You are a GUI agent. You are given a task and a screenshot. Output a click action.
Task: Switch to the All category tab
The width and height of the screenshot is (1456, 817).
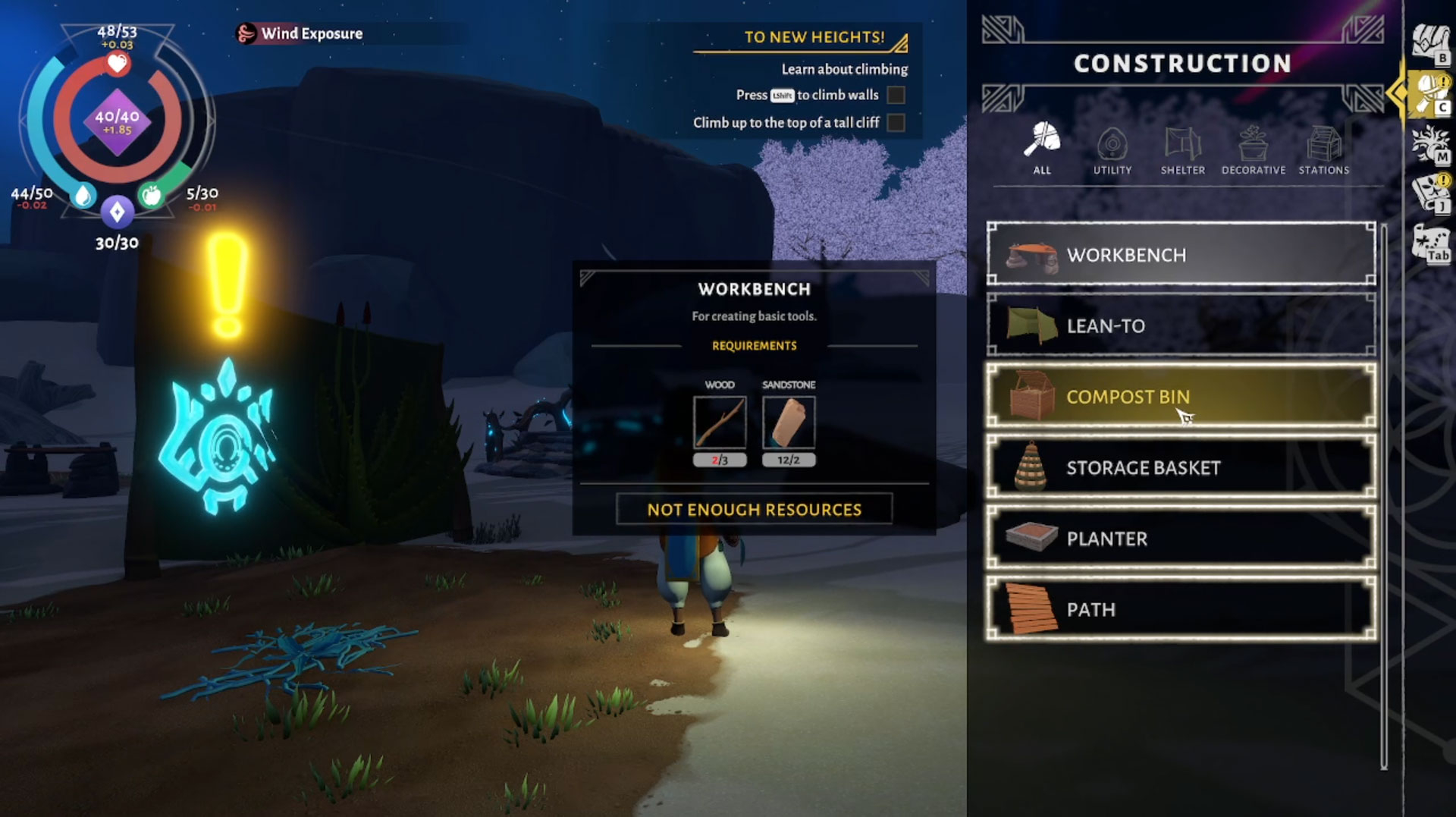(1042, 149)
